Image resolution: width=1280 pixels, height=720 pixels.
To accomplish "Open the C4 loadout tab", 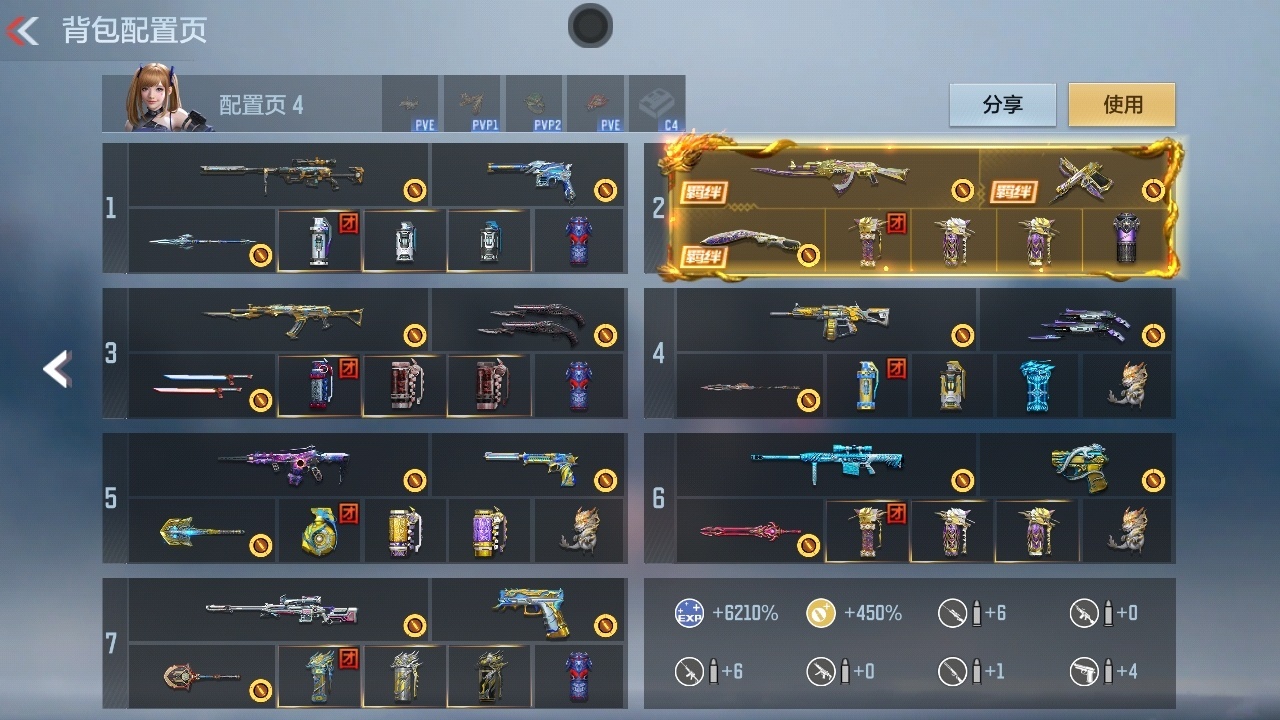I will tap(658, 104).
